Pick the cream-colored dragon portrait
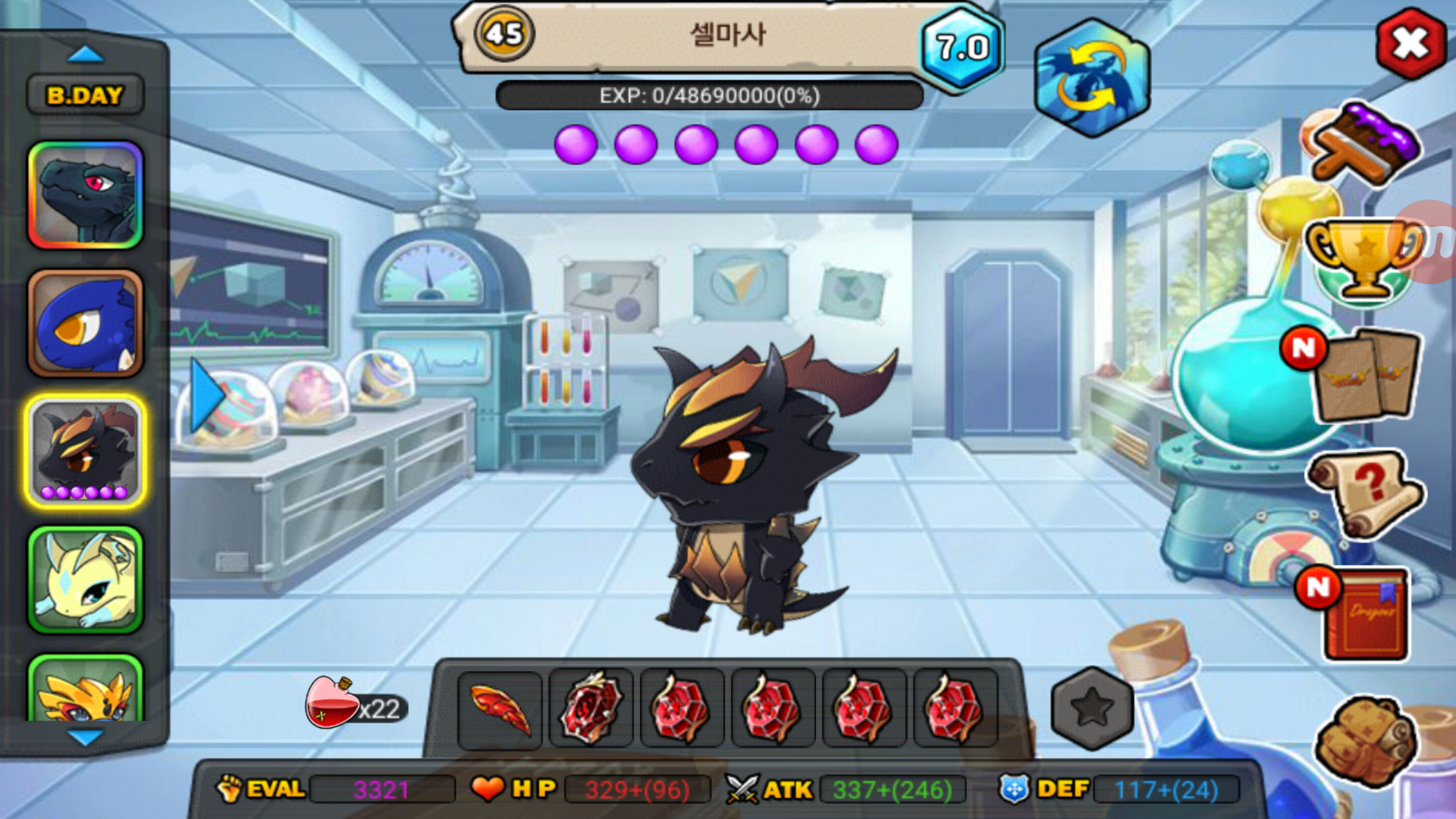This screenshot has width=1456, height=819. click(x=85, y=580)
